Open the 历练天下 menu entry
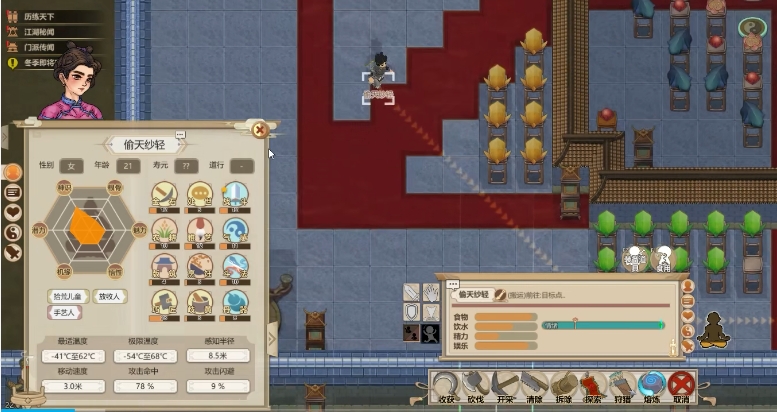This screenshot has height=412, width=777. (x=38, y=16)
